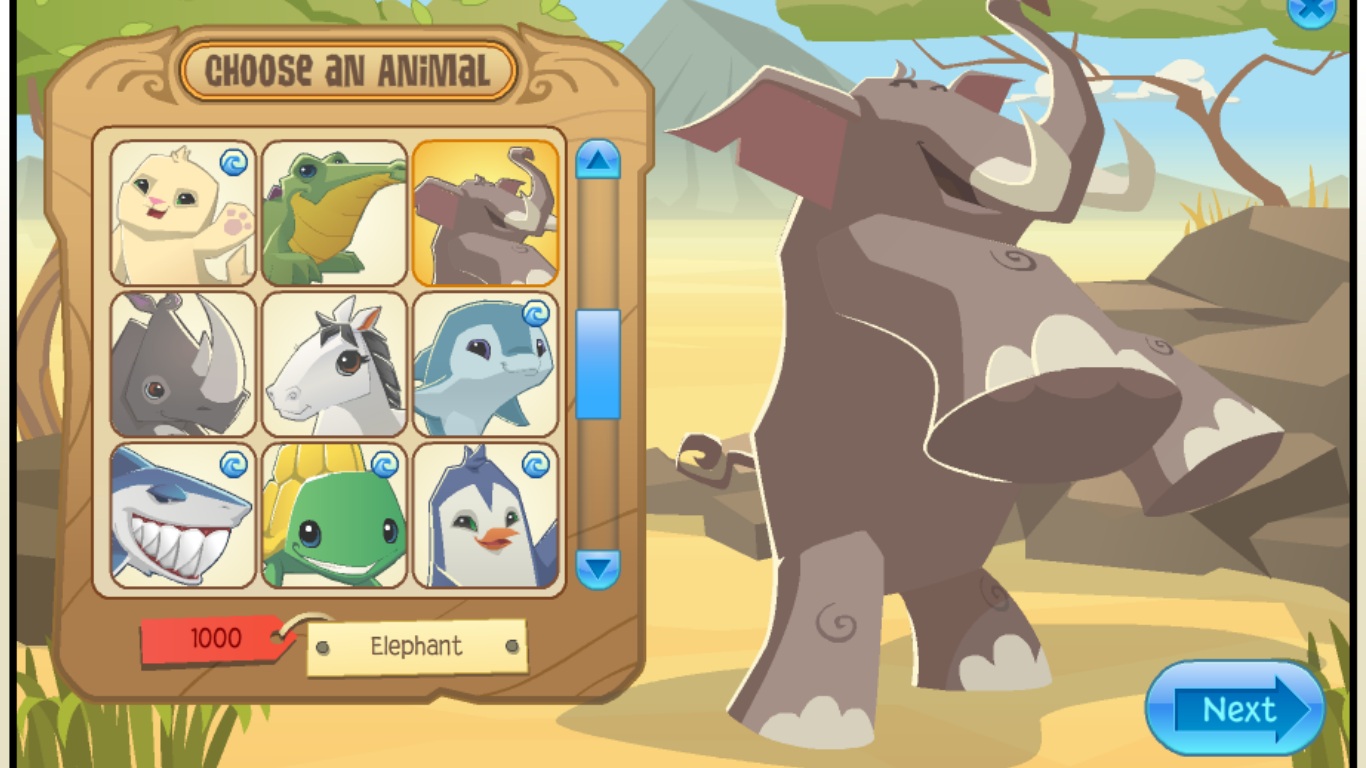1366x768 pixels.
Task: Select the bunny animal thumbnail
Action: (182, 213)
